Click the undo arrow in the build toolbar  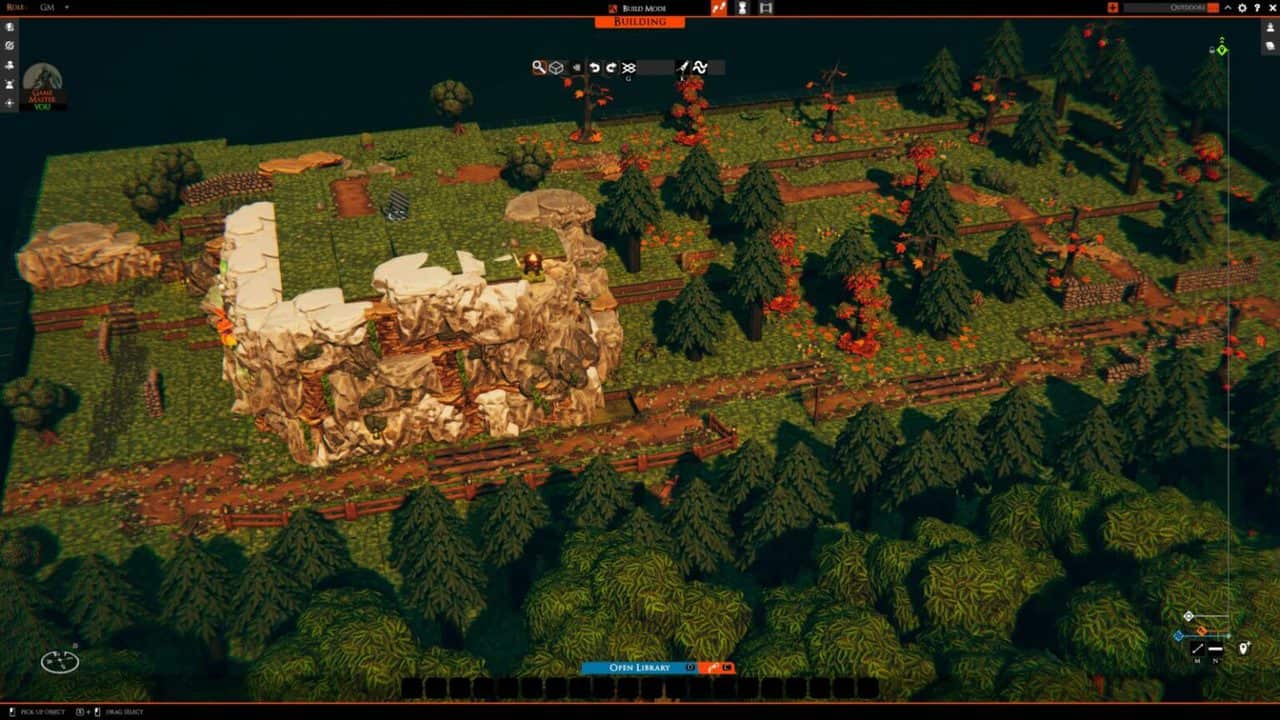pos(594,67)
